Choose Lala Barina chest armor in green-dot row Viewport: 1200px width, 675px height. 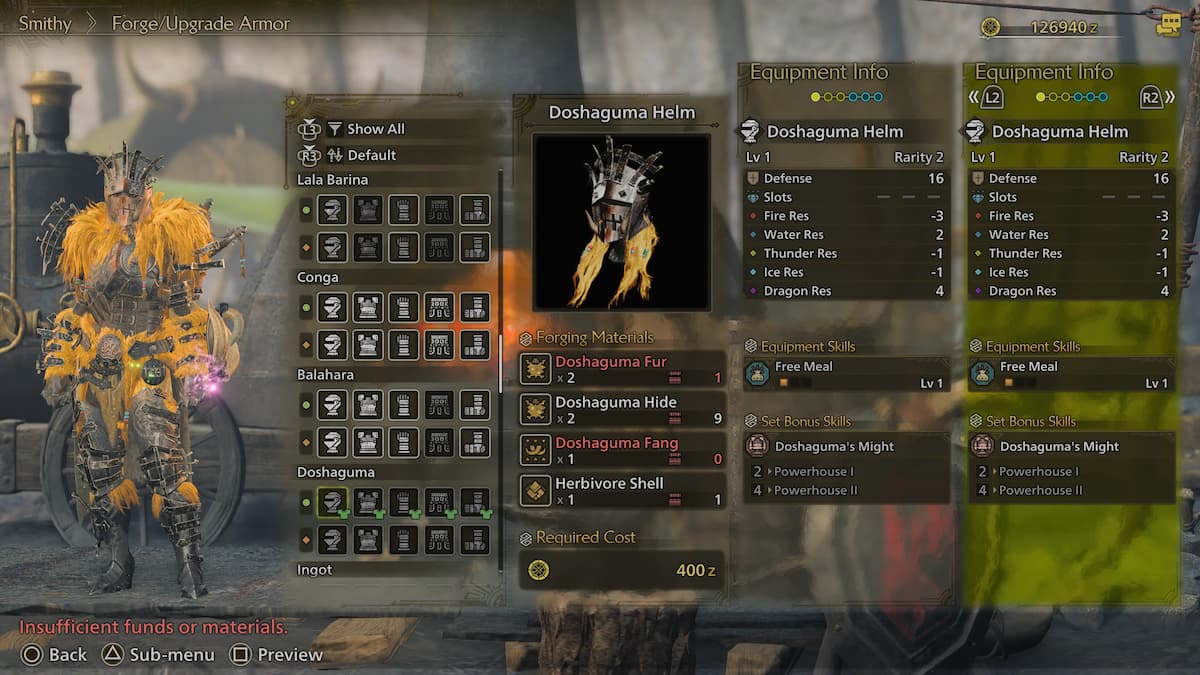tap(369, 210)
